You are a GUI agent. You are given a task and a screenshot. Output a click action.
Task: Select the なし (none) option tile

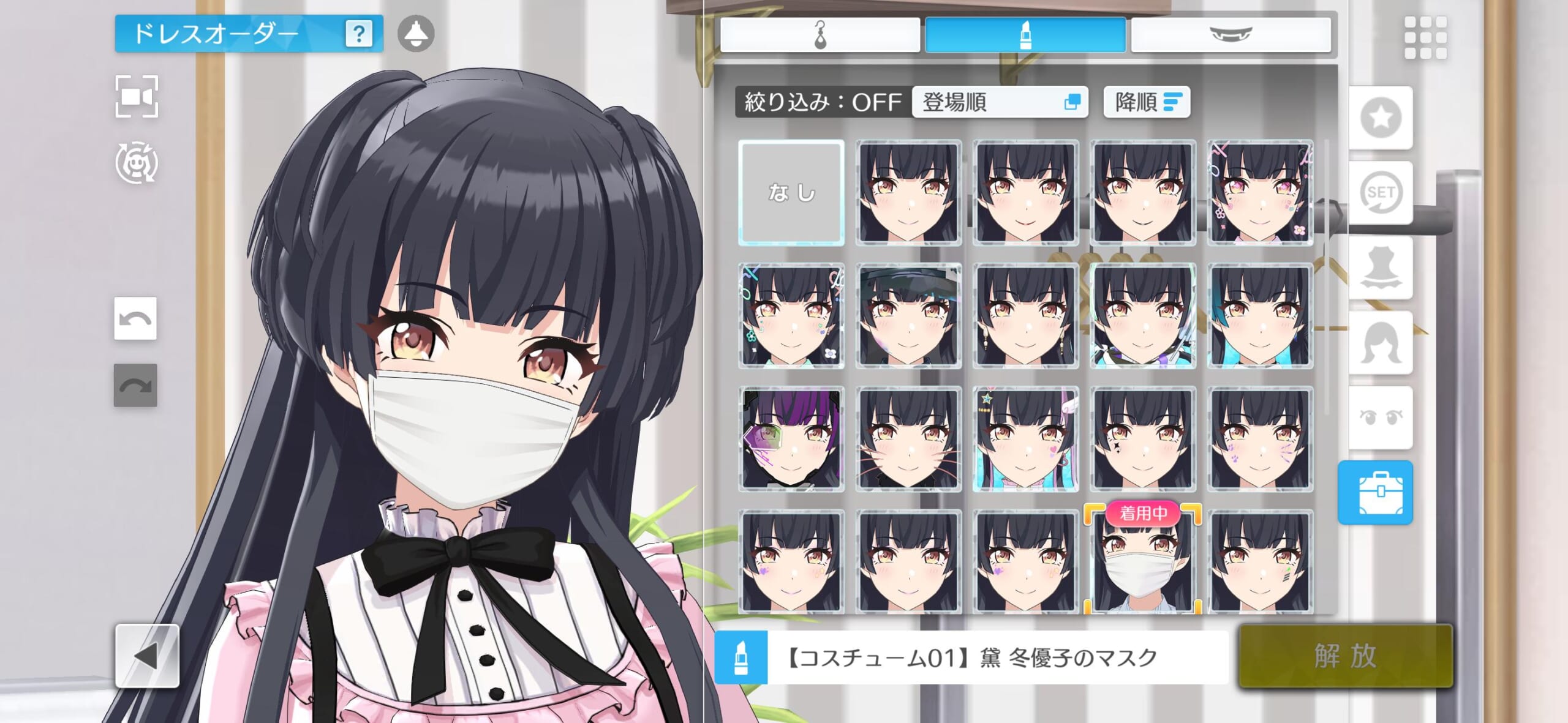pos(791,193)
